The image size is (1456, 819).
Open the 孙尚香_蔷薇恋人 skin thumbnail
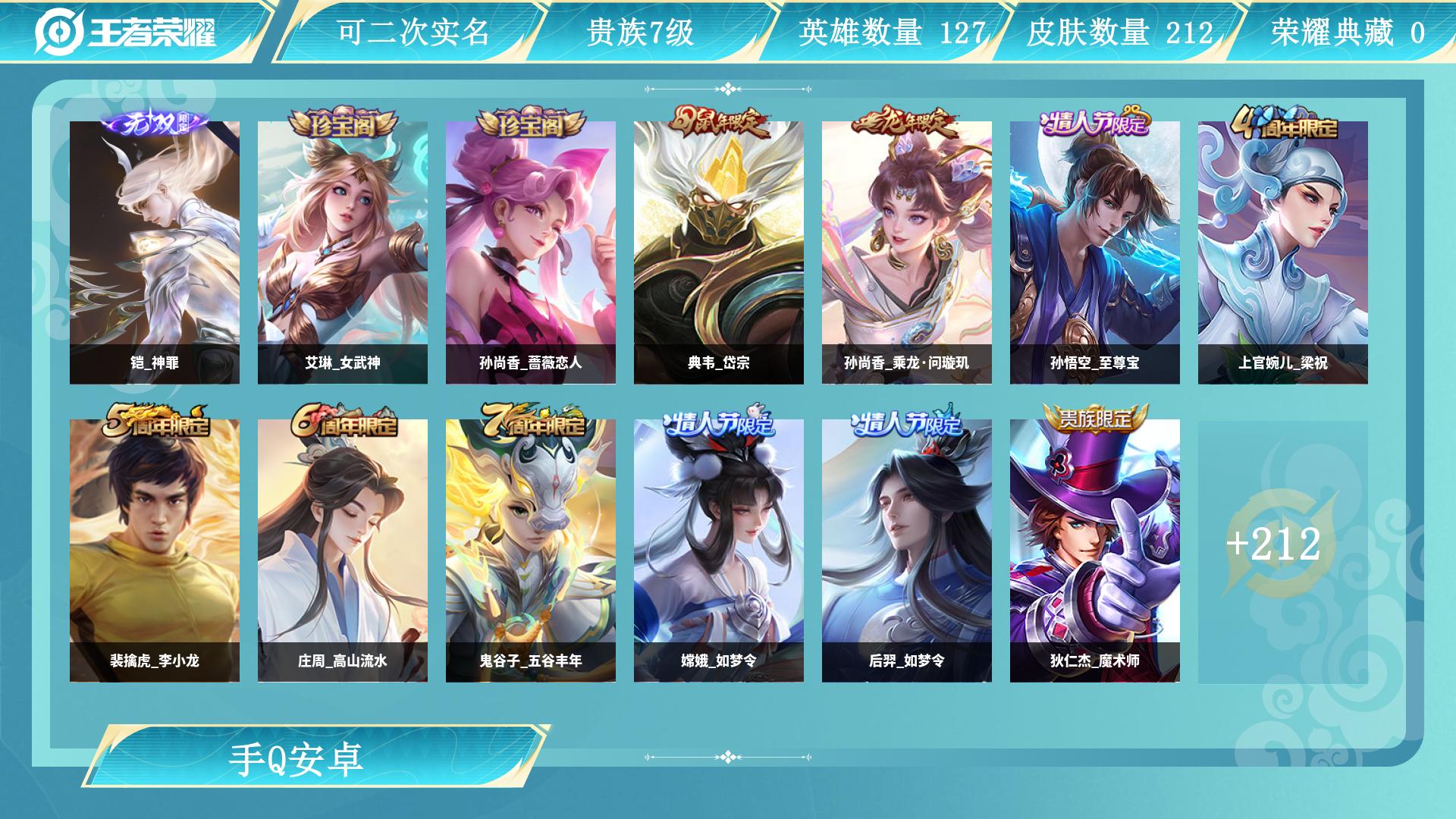(x=529, y=250)
